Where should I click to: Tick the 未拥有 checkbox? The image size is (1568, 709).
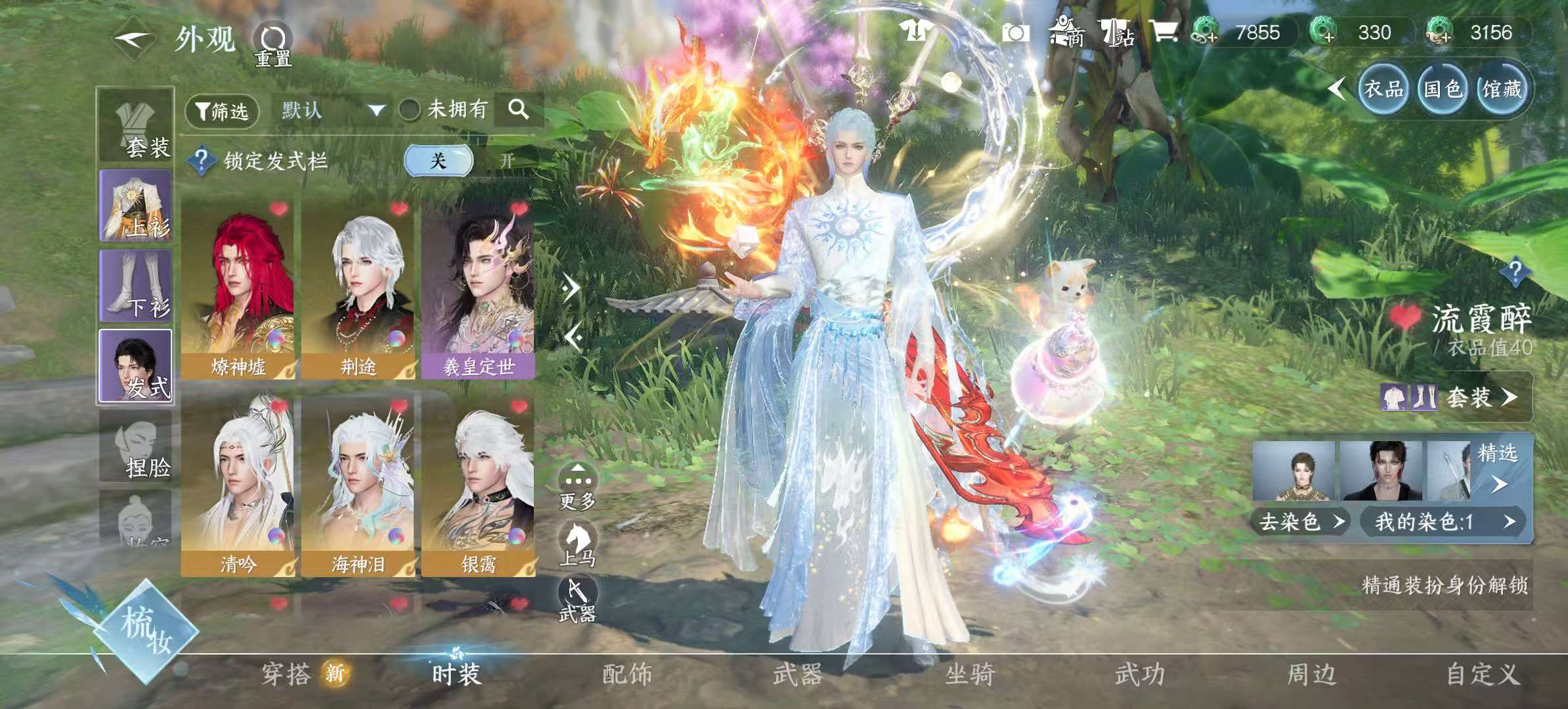coord(410,110)
